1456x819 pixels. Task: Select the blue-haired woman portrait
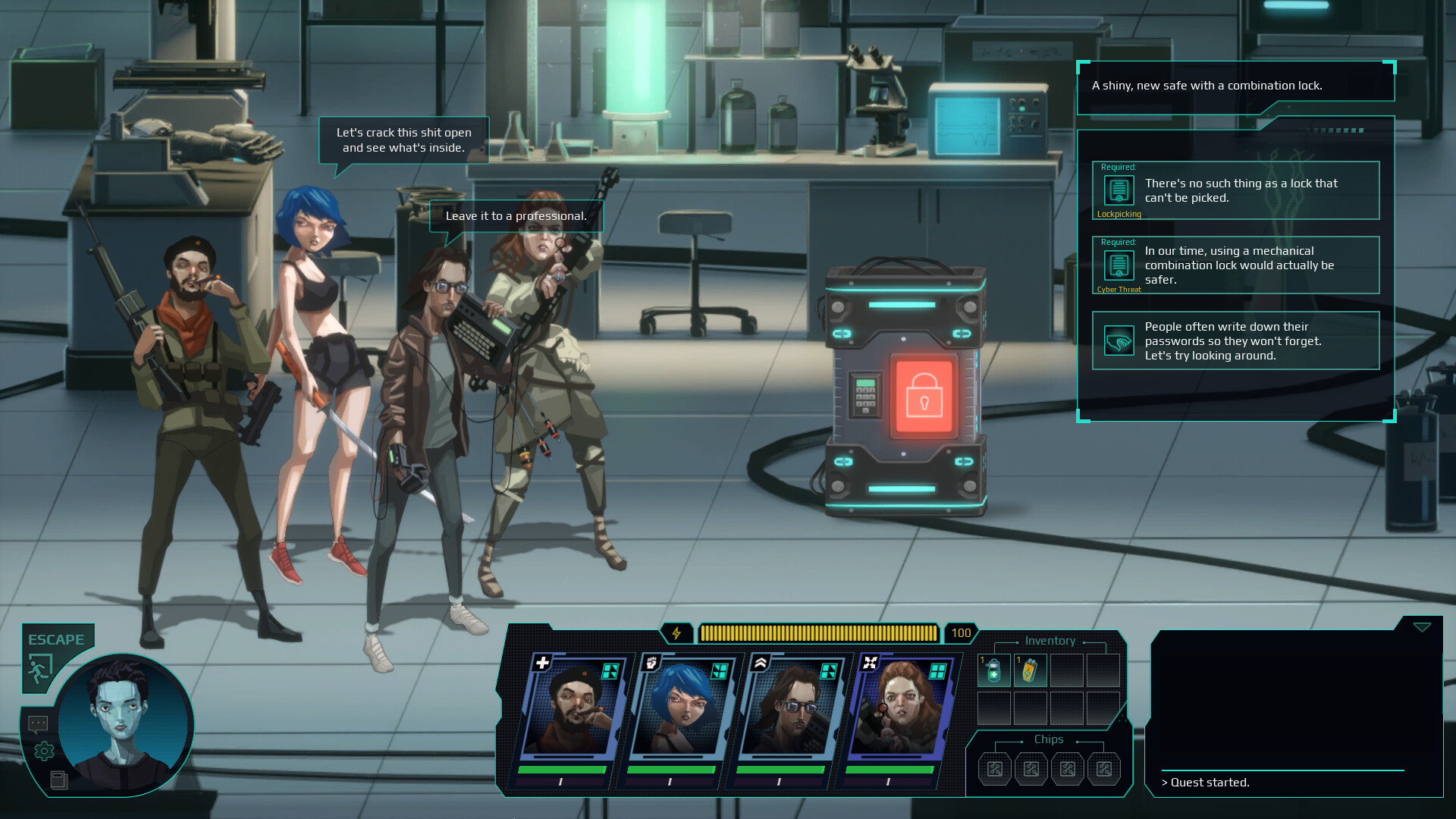click(682, 709)
